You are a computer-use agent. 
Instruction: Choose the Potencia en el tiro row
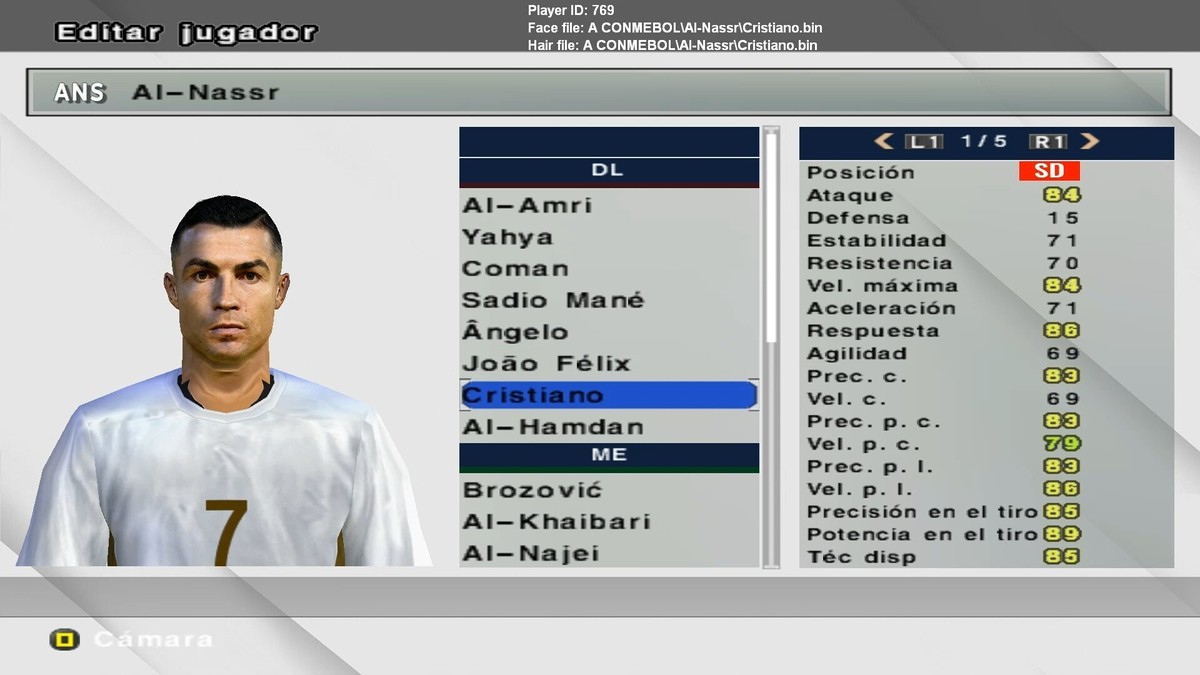pyautogui.click(x=985, y=534)
